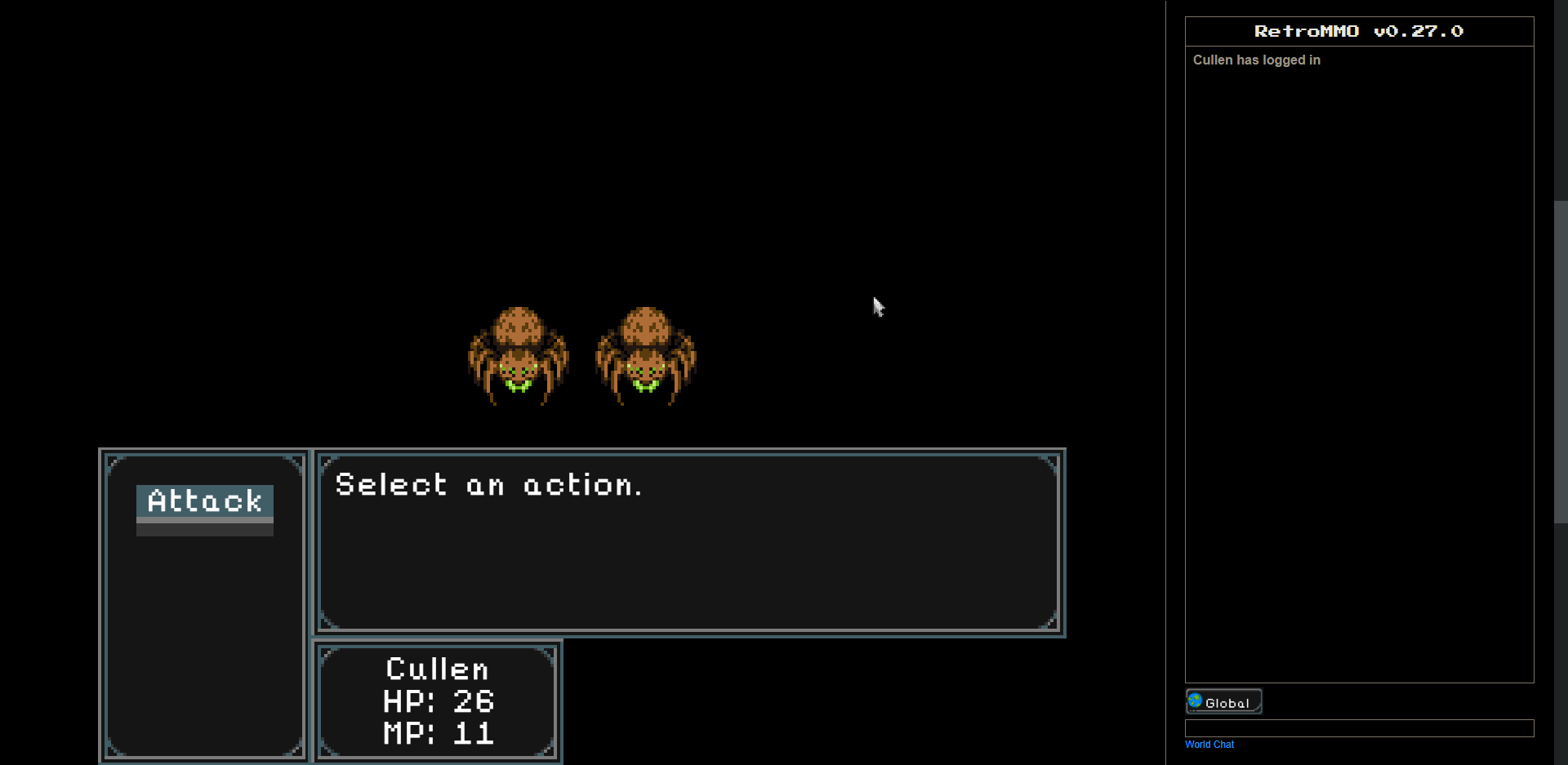The width and height of the screenshot is (1568, 765).
Task: Switch to the Global chat channel tab
Action: coord(1223,701)
